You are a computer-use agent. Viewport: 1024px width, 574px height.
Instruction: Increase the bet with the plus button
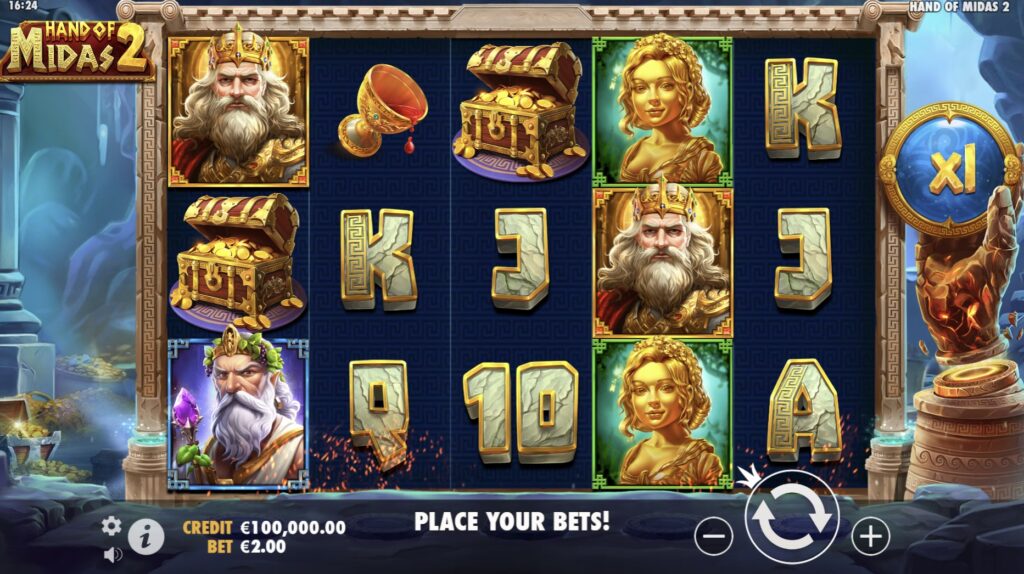tap(870, 537)
